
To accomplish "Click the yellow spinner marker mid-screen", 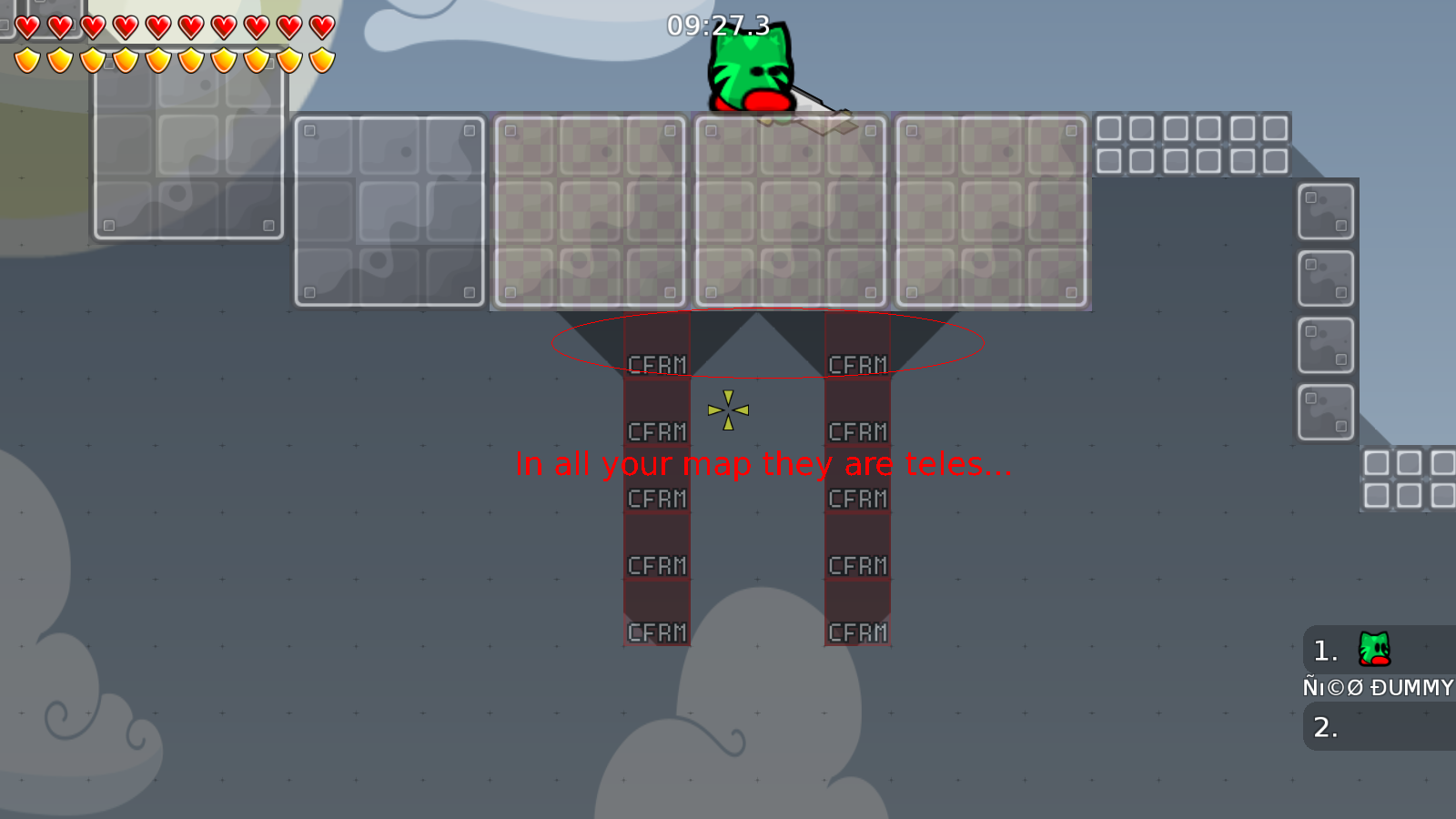I will pos(728,411).
